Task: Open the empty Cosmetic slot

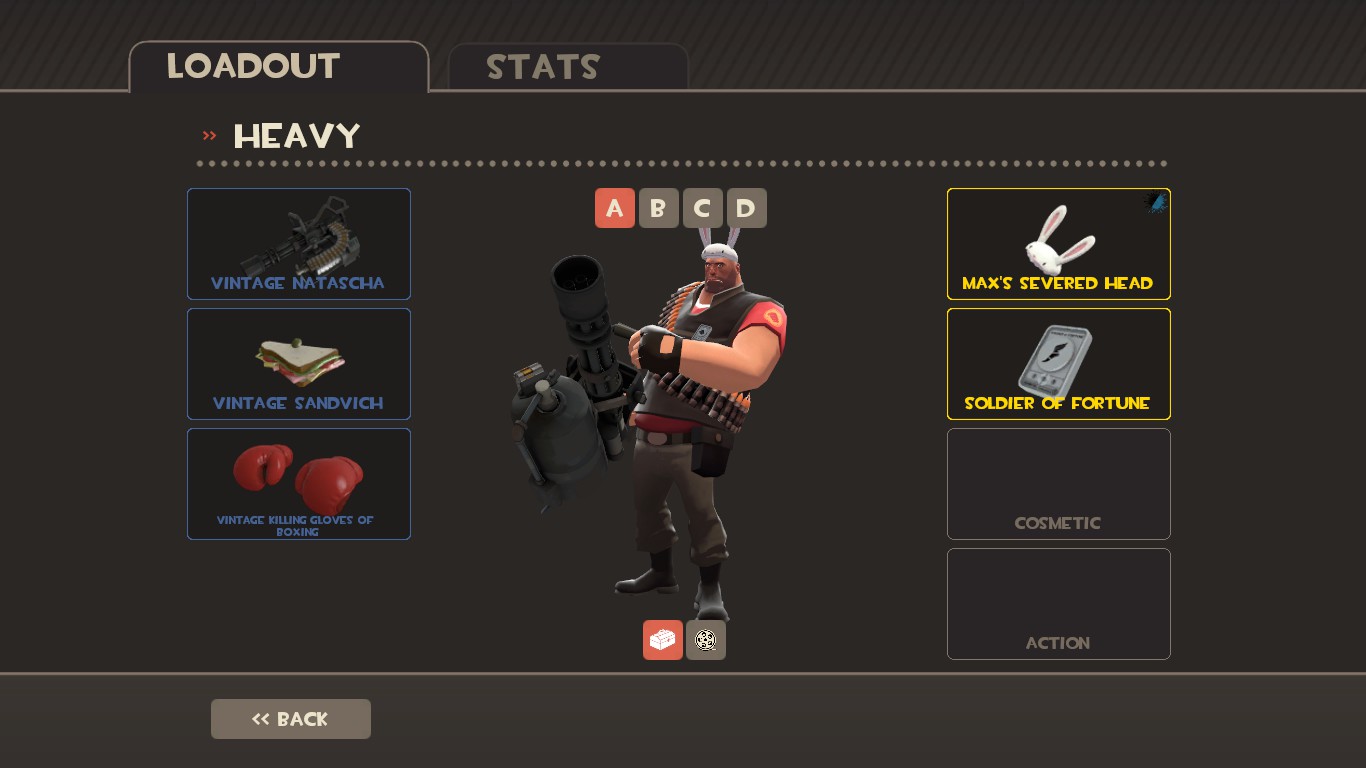Action: coord(1058,484)
